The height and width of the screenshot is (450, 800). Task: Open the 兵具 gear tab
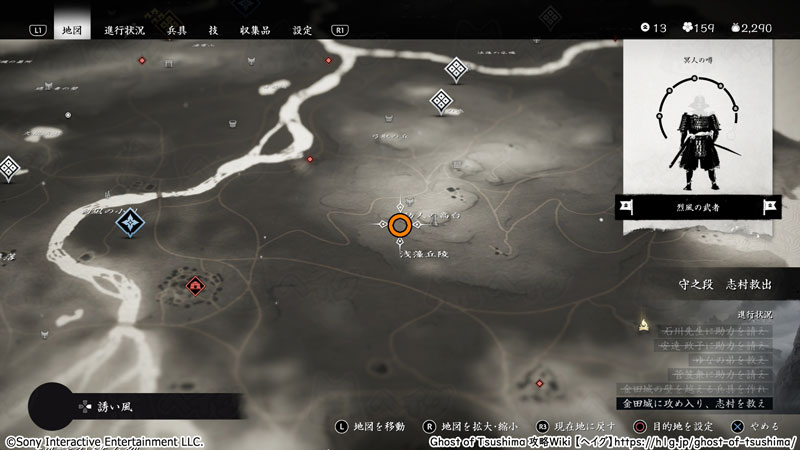(x=176, y=30)
